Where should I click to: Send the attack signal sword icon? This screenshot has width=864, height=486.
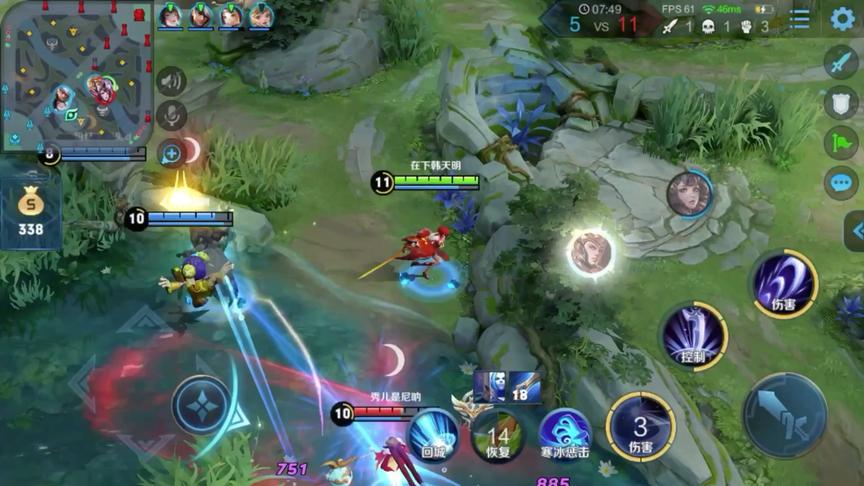pyautogui.click(x=841, y=62)
